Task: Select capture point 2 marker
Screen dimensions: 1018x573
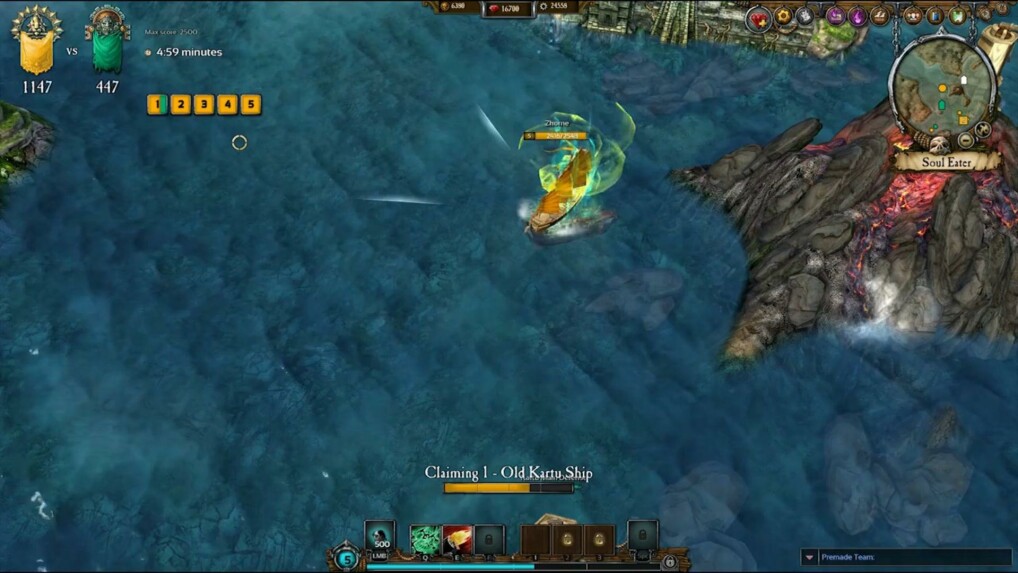Action: tap(180, 104)
